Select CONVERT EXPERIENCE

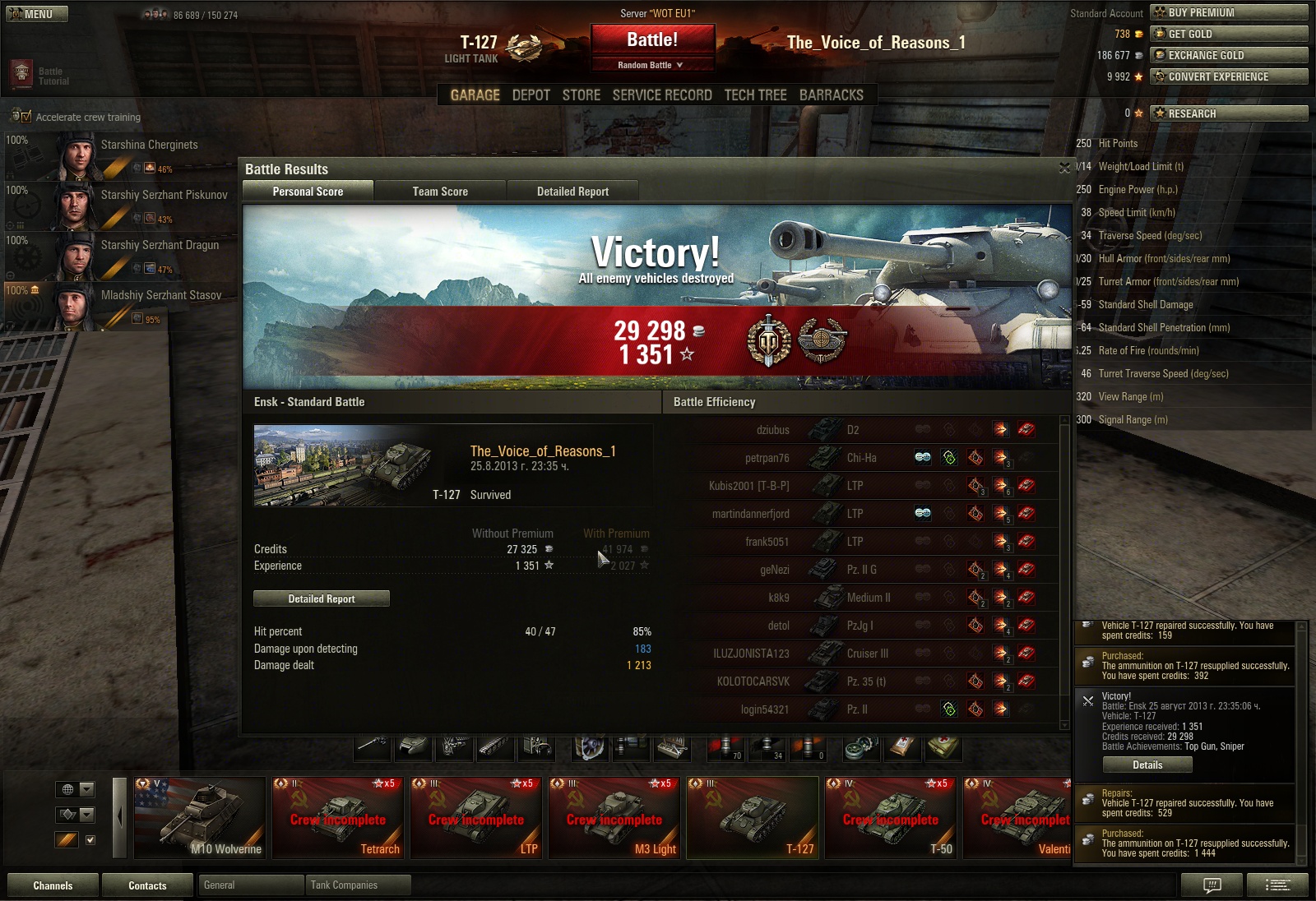coord(1228,76)
